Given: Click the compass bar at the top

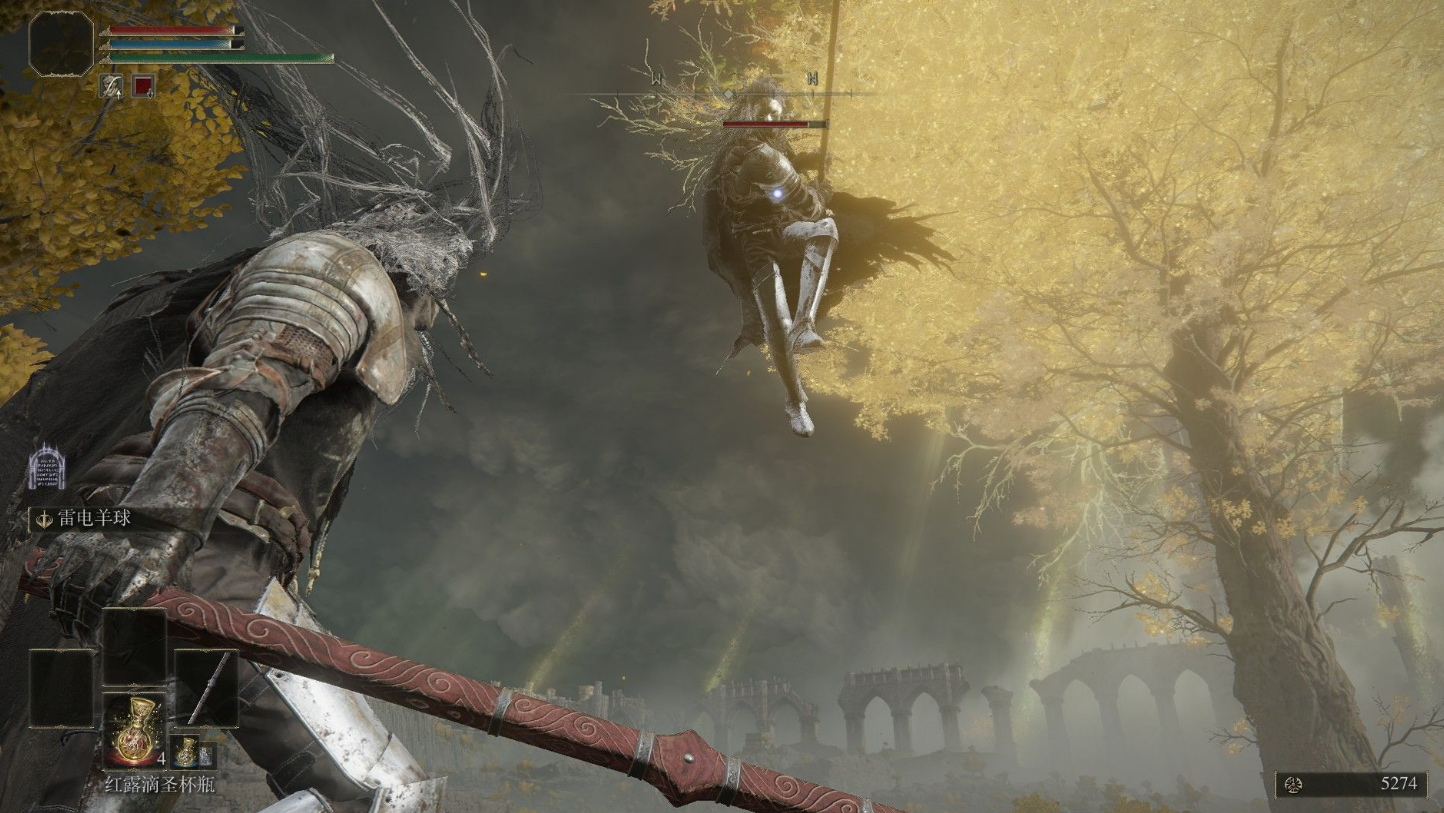Looking at the screenshot, I should click(728, 94).
